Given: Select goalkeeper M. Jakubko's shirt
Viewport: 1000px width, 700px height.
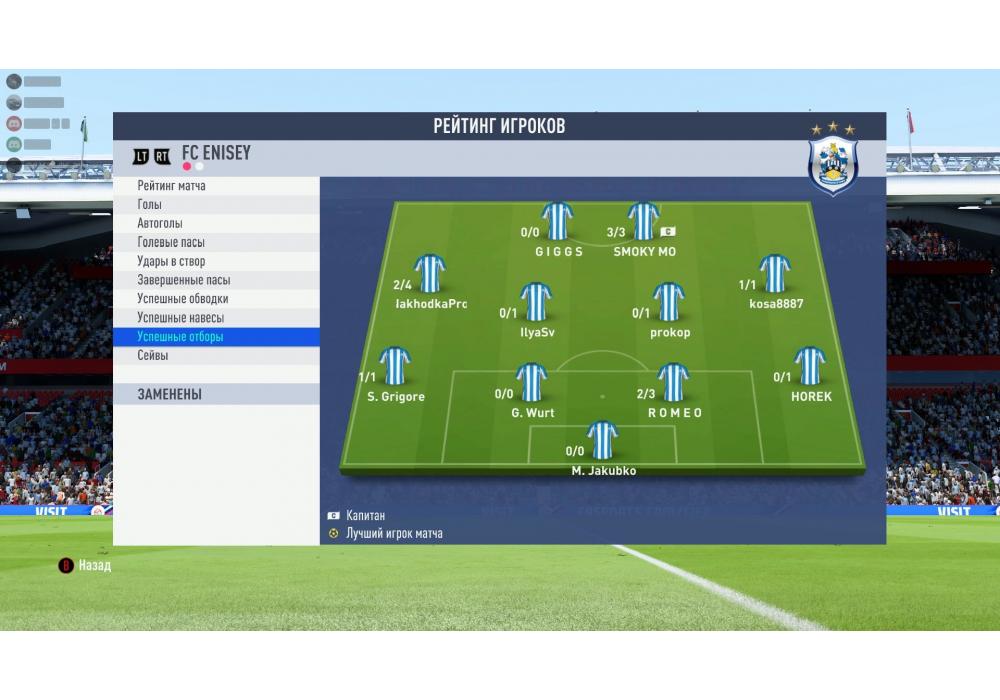Looking at the screenshot, I should [x=602, y=440].
